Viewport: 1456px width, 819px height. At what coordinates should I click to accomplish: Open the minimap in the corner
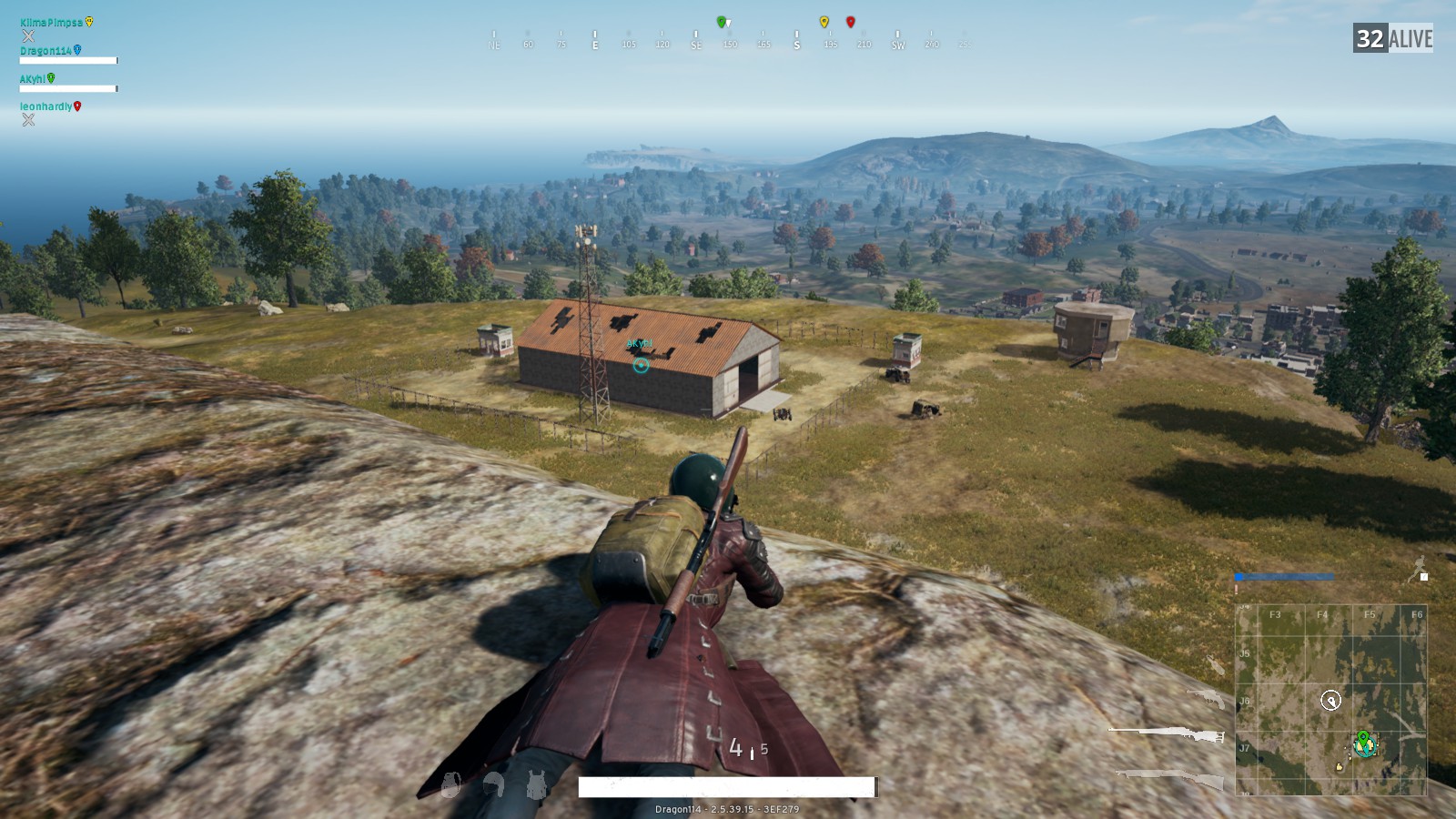click(1330, 699)
